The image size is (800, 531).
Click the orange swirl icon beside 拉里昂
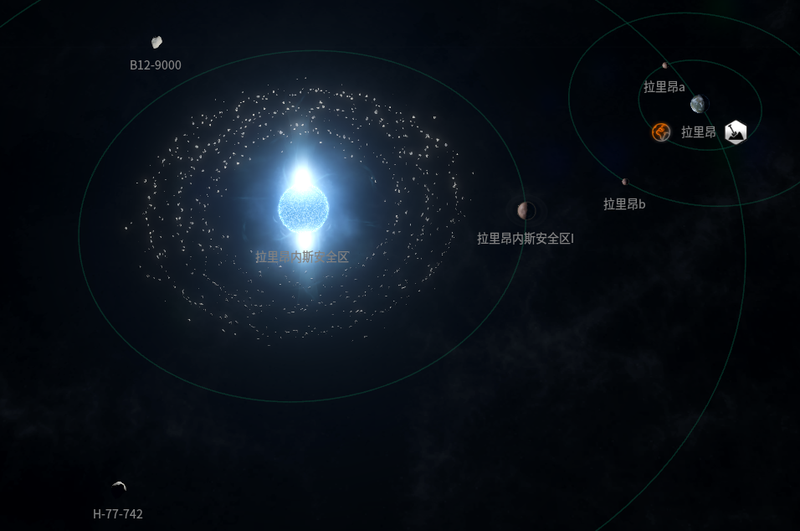tap(661, 131)
